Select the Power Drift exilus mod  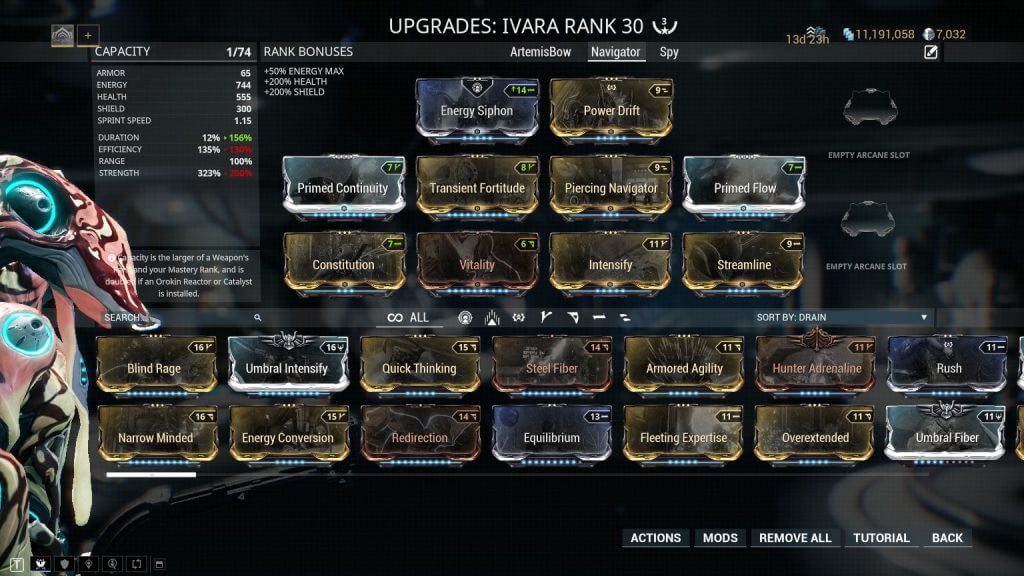[x=610, y=111]
